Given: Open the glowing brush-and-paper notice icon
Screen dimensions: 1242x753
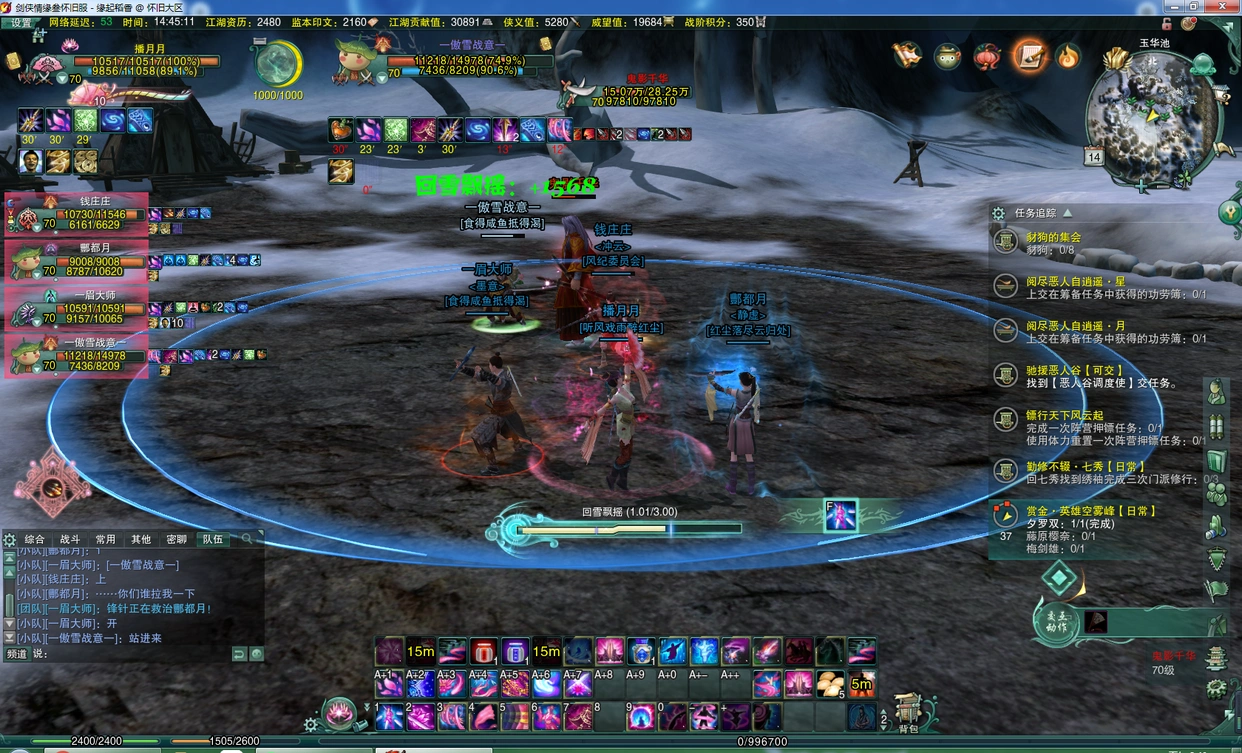Looking at the screenshot, I should coord(1028,56).
